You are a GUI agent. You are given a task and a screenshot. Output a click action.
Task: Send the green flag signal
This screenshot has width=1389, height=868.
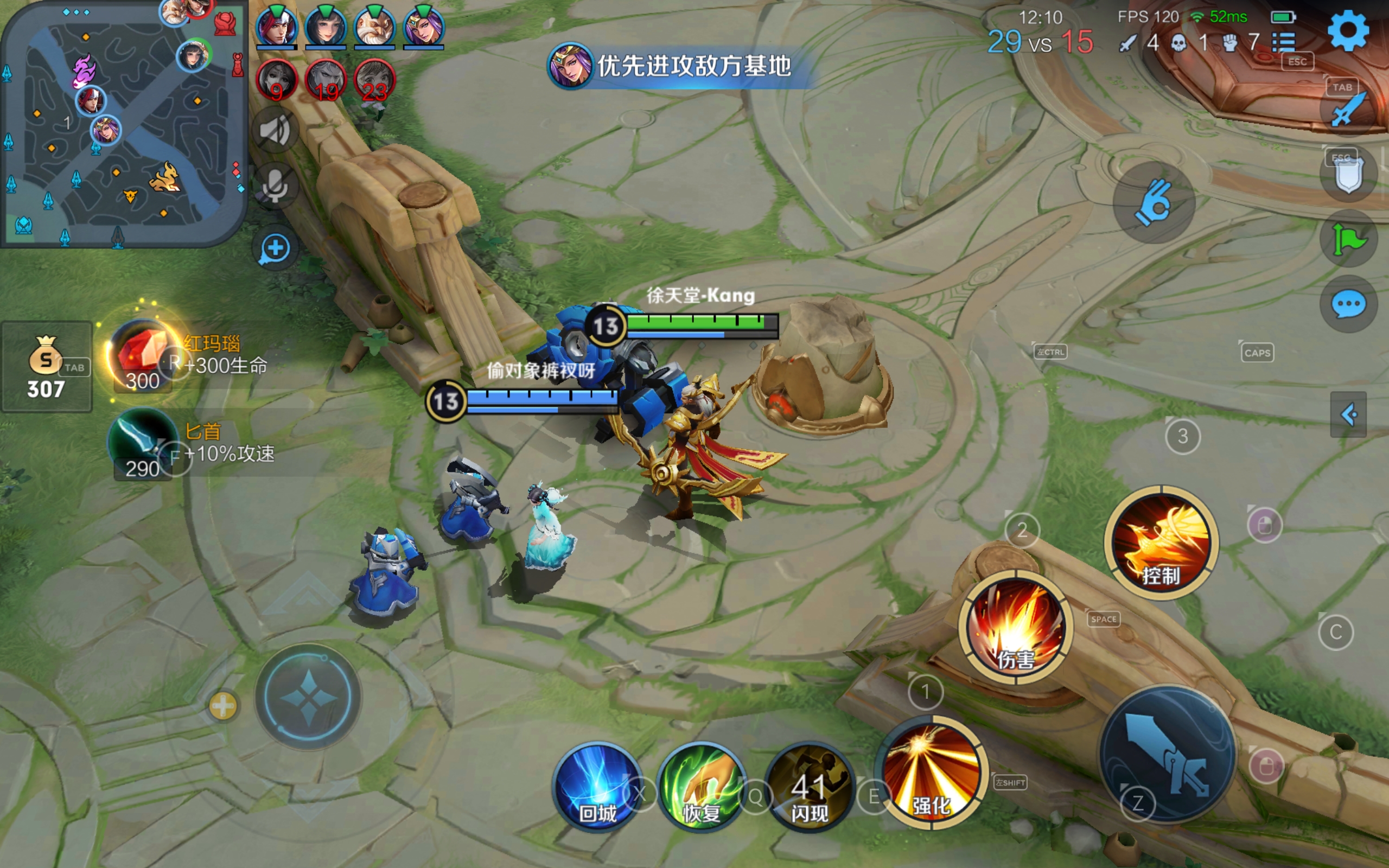[x=1348, y=239]
